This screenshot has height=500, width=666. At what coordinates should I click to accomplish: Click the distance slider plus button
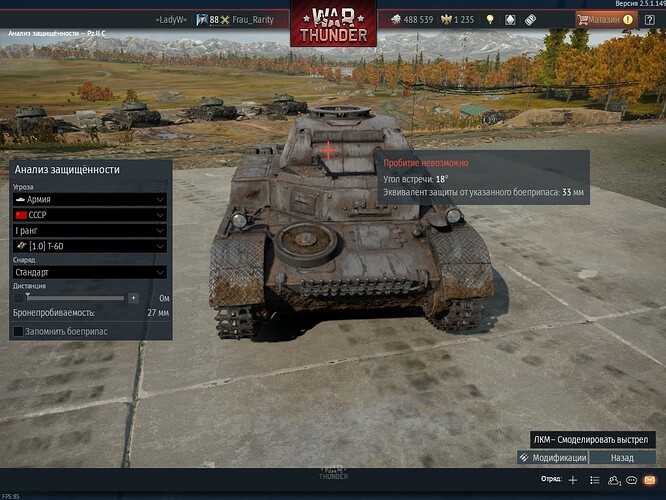tap(133, 298)
